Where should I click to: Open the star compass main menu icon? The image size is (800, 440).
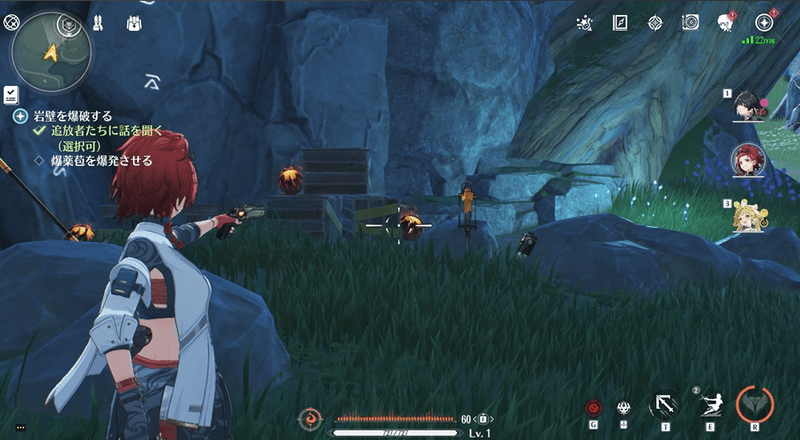click(765, 22)
